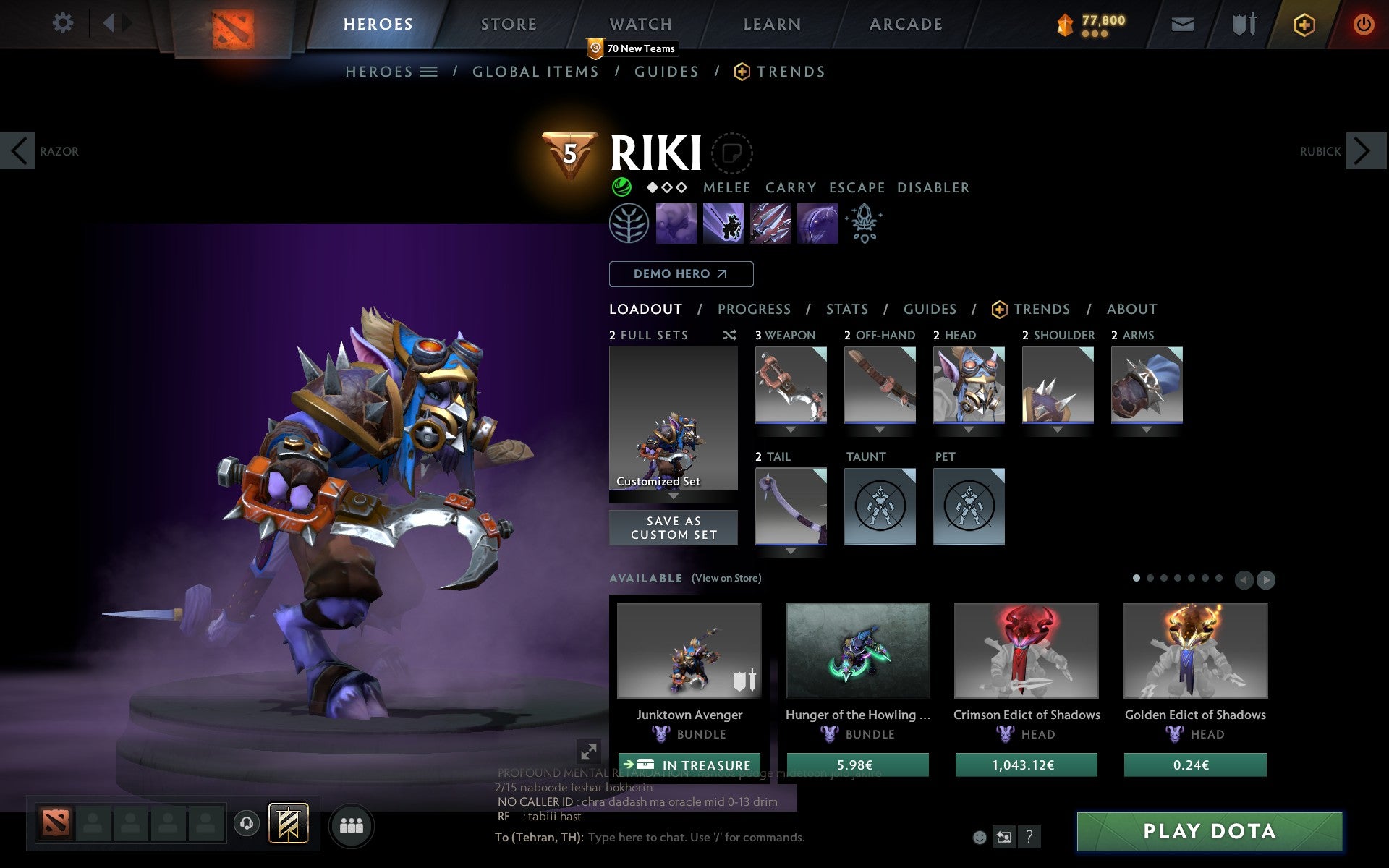
Task: Select the first page dot in Available carousel
Action: (1137, 579)
